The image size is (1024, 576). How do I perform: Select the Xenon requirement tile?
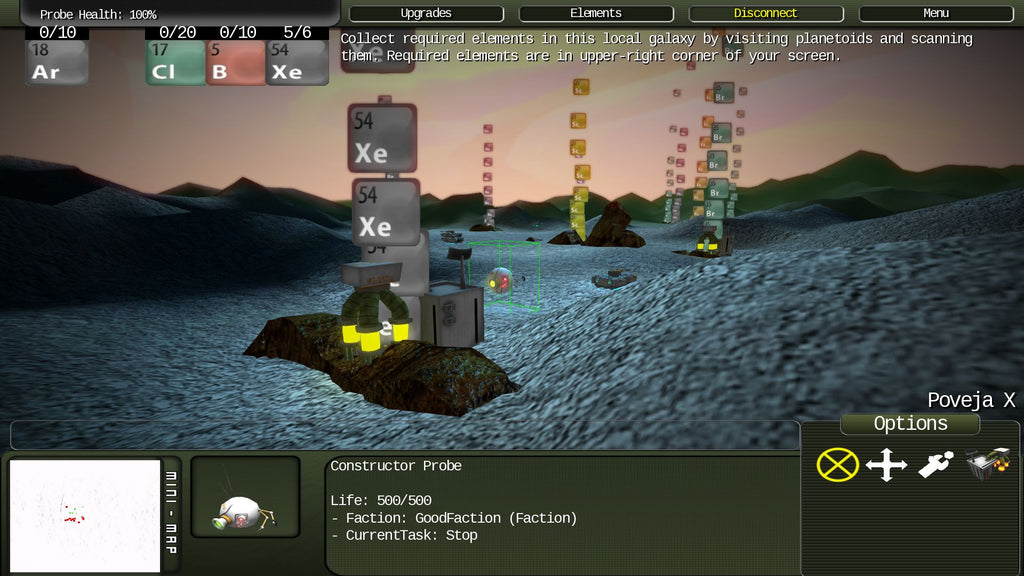tap(297, 62)
